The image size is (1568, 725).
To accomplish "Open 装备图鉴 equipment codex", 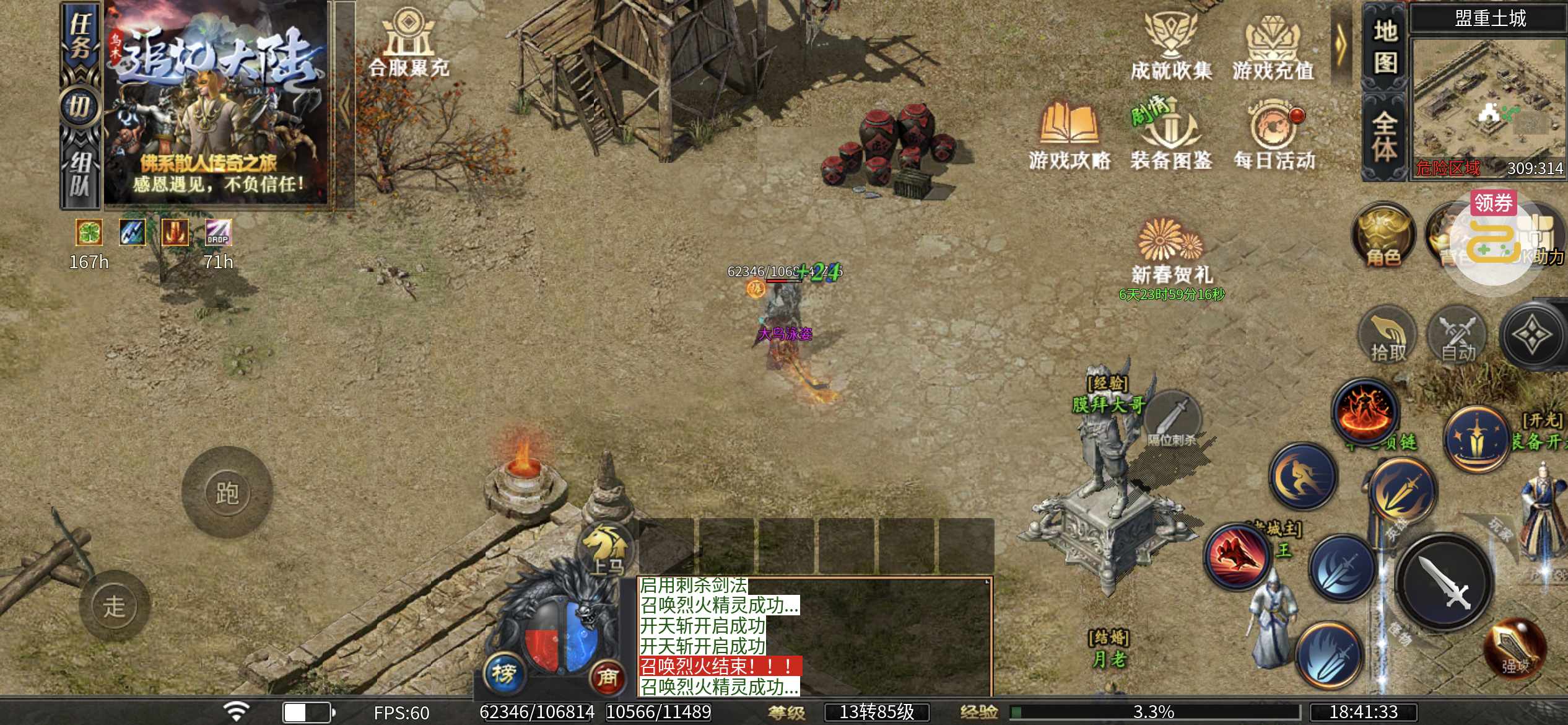I will (x=1170, y=135).
